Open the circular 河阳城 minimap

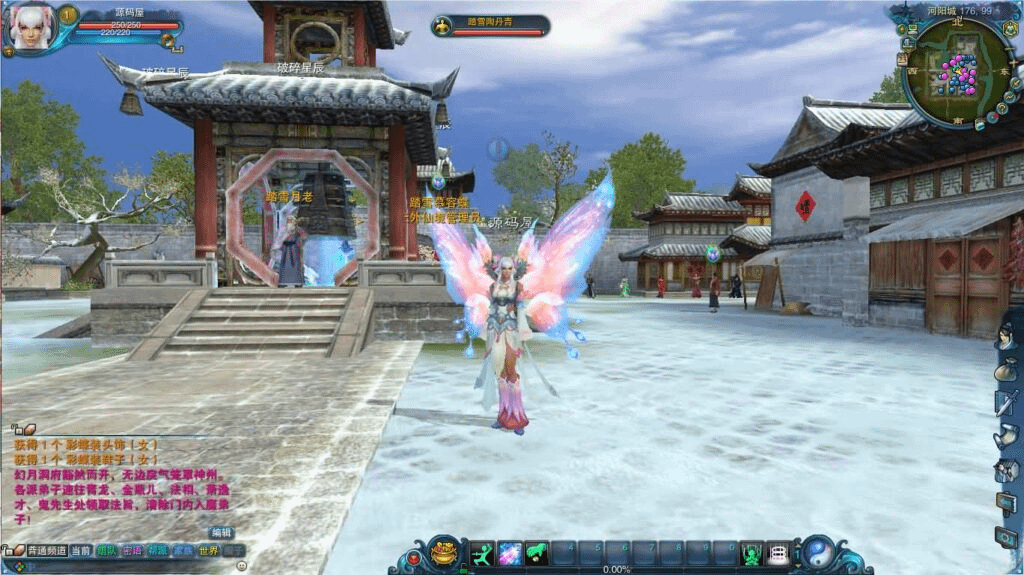pyautogui.click(x=957, y=73)
